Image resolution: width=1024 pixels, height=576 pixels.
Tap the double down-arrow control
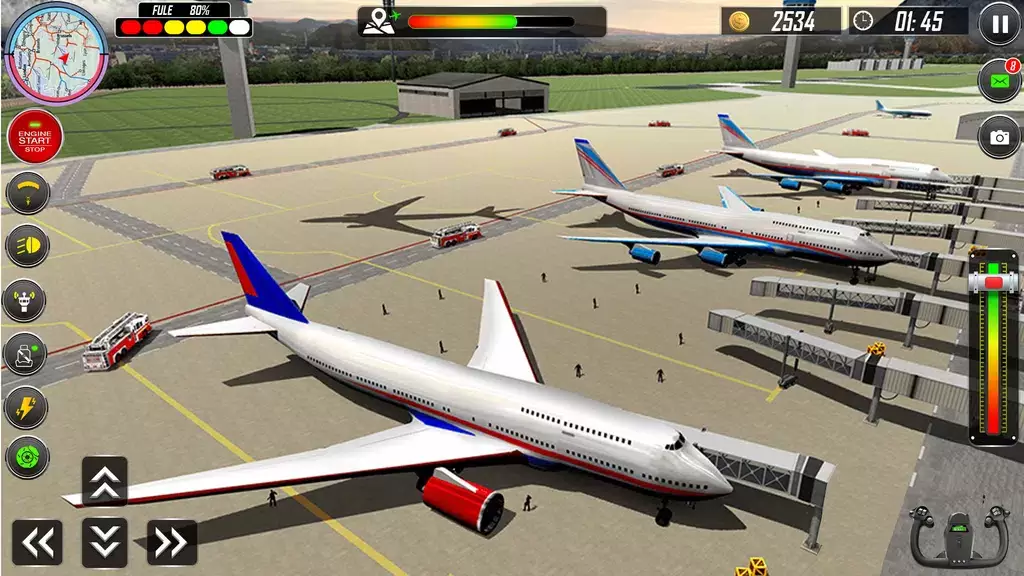coord(104,541)
